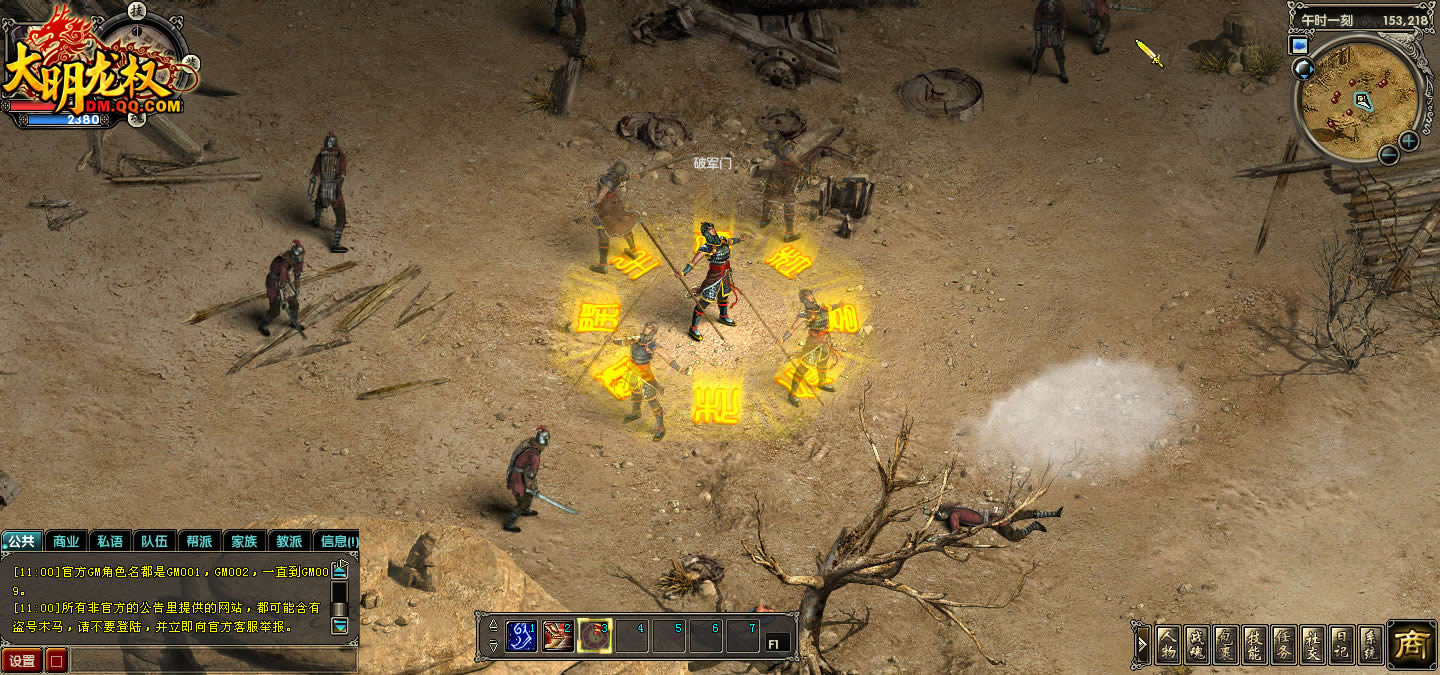Open the 战魂 battle soul menu
Viewport: 1440px width, 675px height.
click(1197, 644)
